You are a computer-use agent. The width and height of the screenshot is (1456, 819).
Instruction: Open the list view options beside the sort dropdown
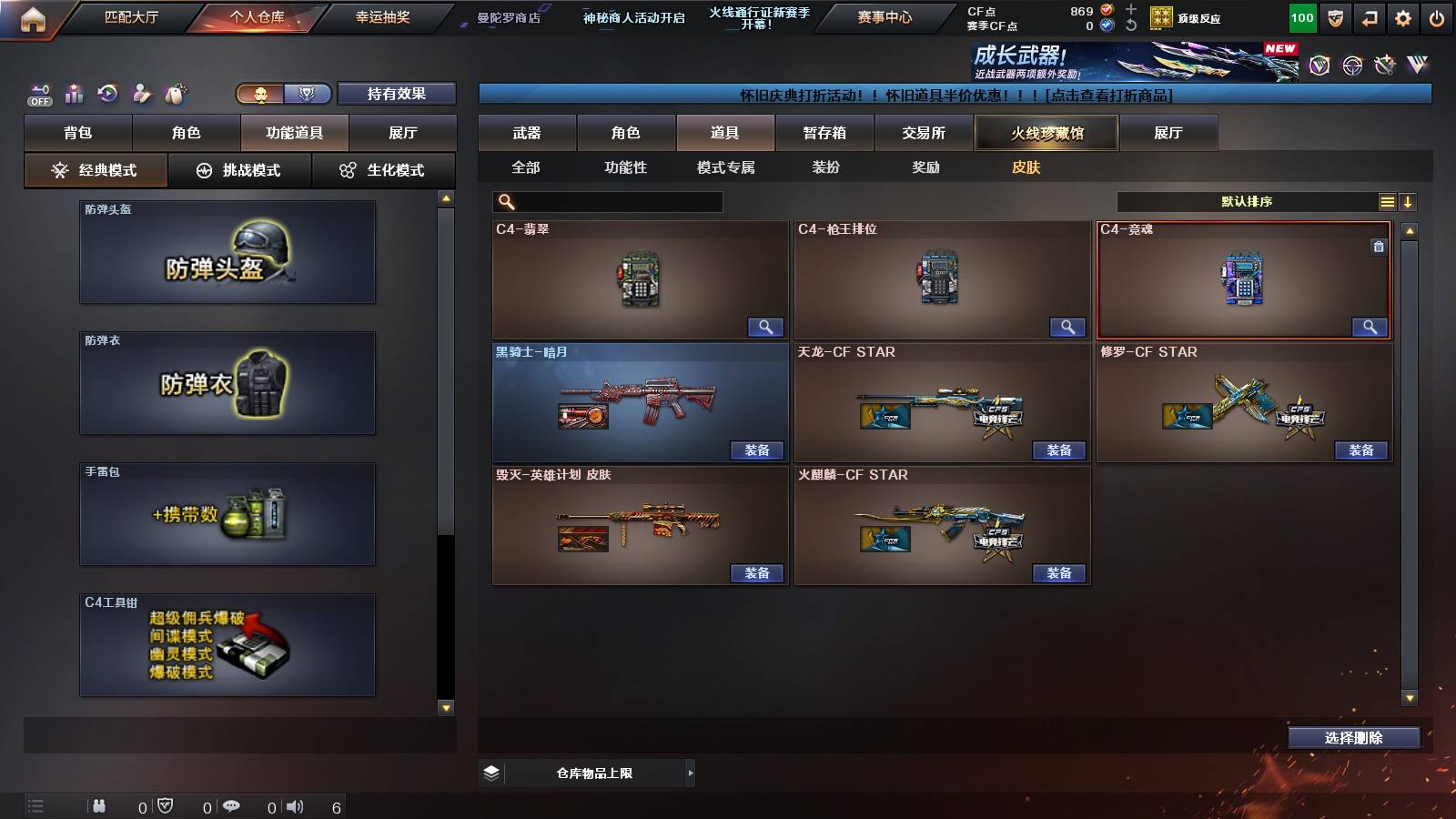1387,201
